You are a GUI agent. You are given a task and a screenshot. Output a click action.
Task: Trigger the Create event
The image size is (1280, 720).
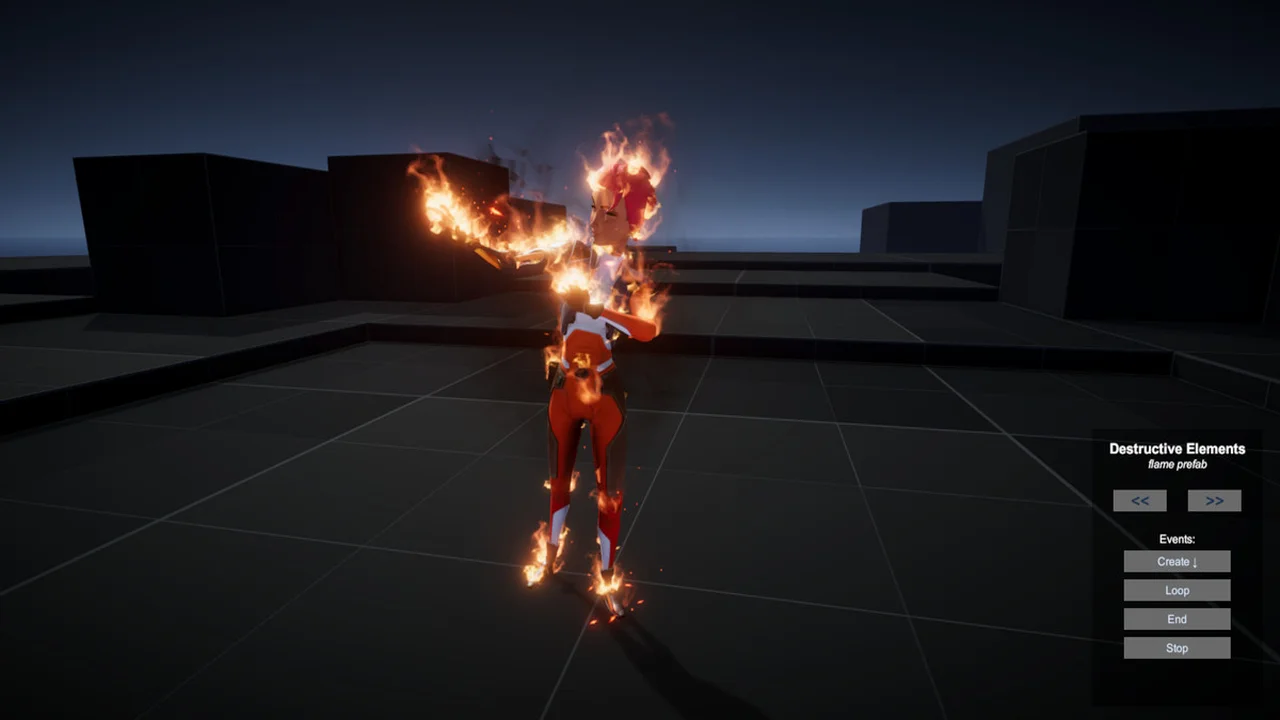(x=1177, y=562)
